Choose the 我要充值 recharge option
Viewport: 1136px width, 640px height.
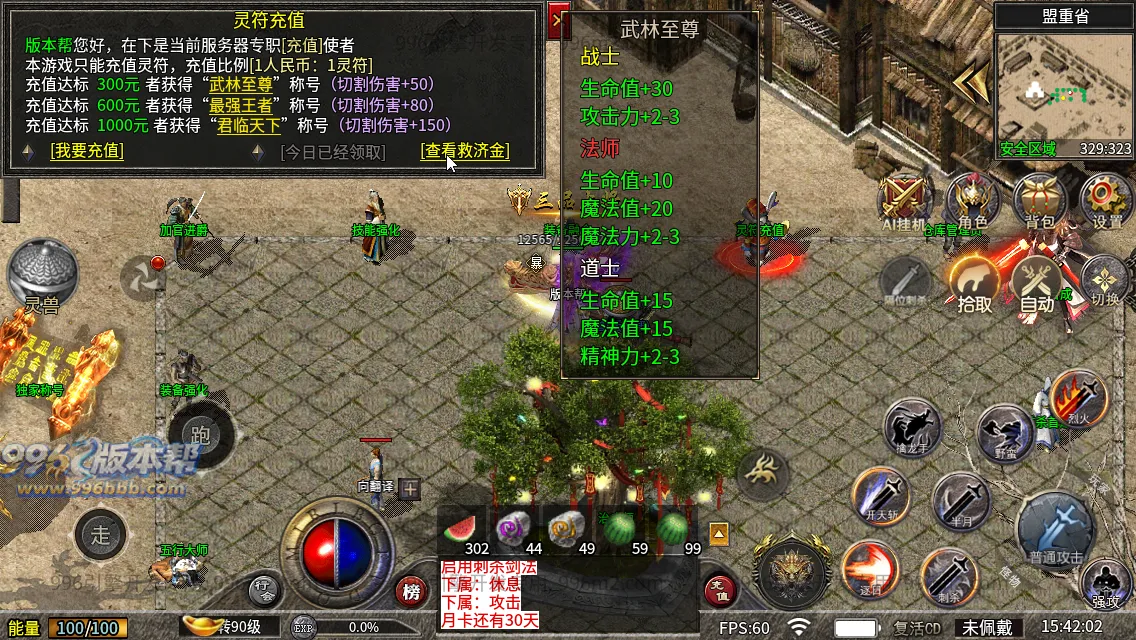(x=87, y=151)
